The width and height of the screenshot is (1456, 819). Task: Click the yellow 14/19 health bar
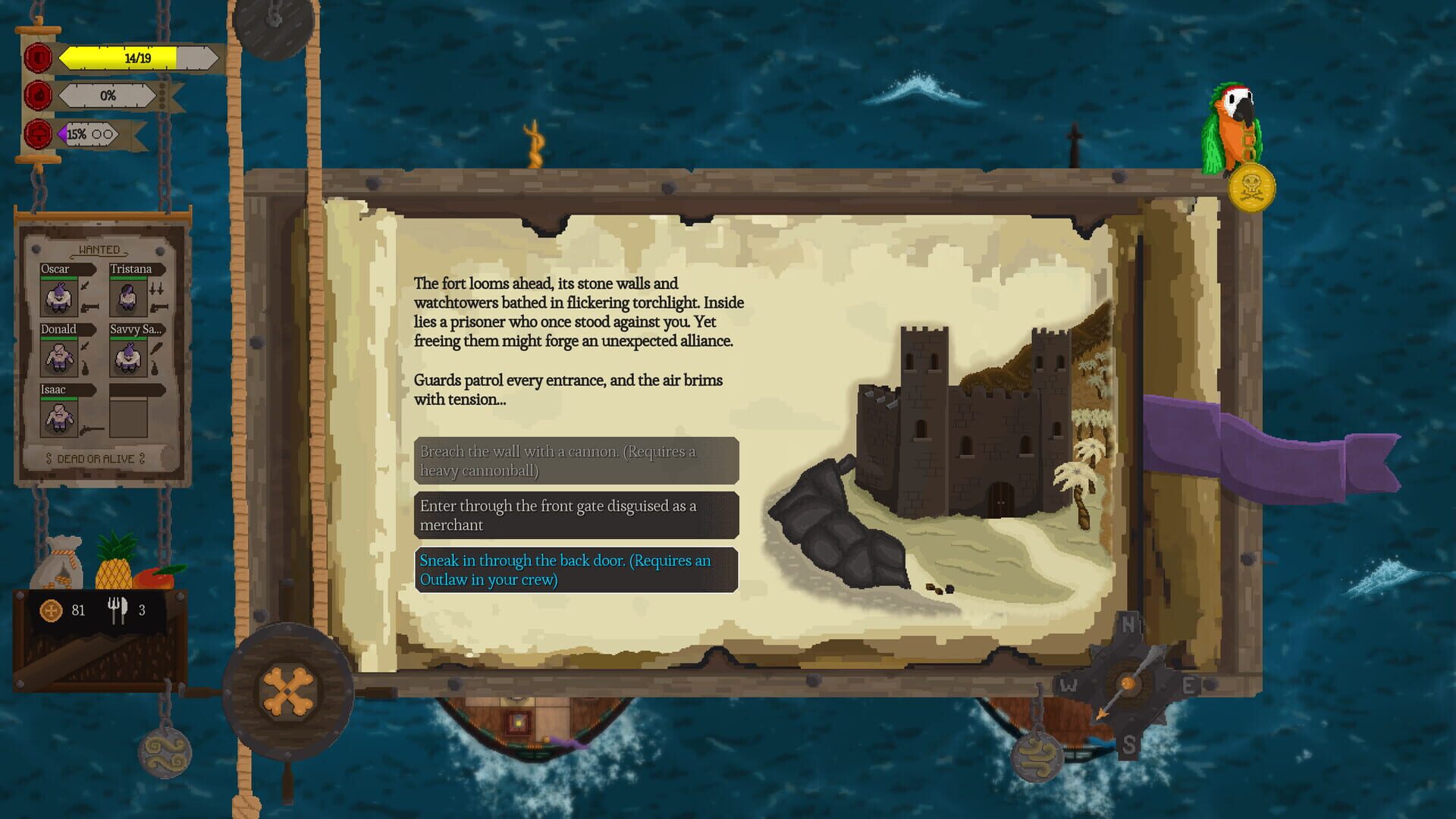pos(121,58)
